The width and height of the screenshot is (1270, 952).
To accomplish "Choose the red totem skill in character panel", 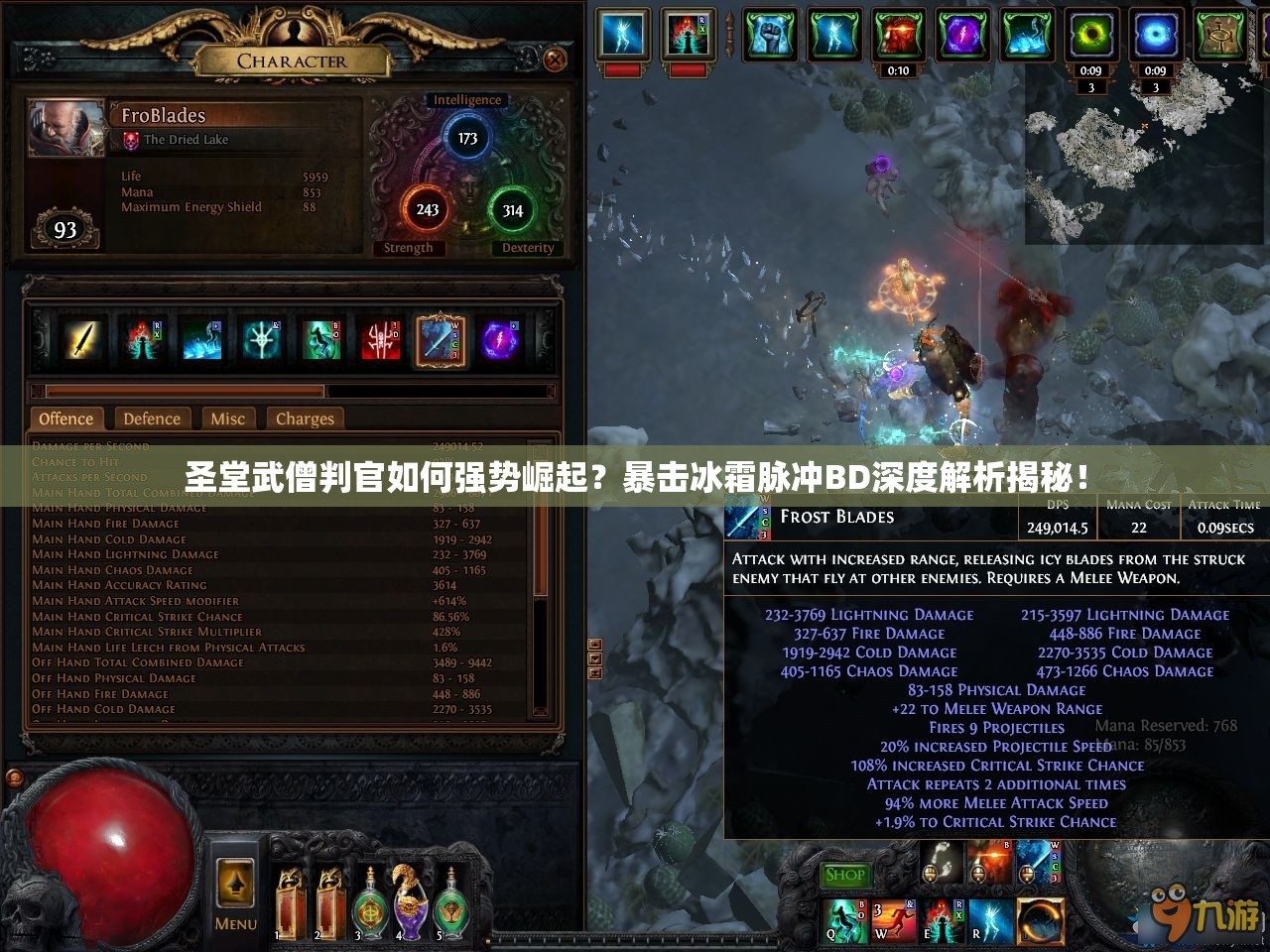I will [x=381, y=340].
